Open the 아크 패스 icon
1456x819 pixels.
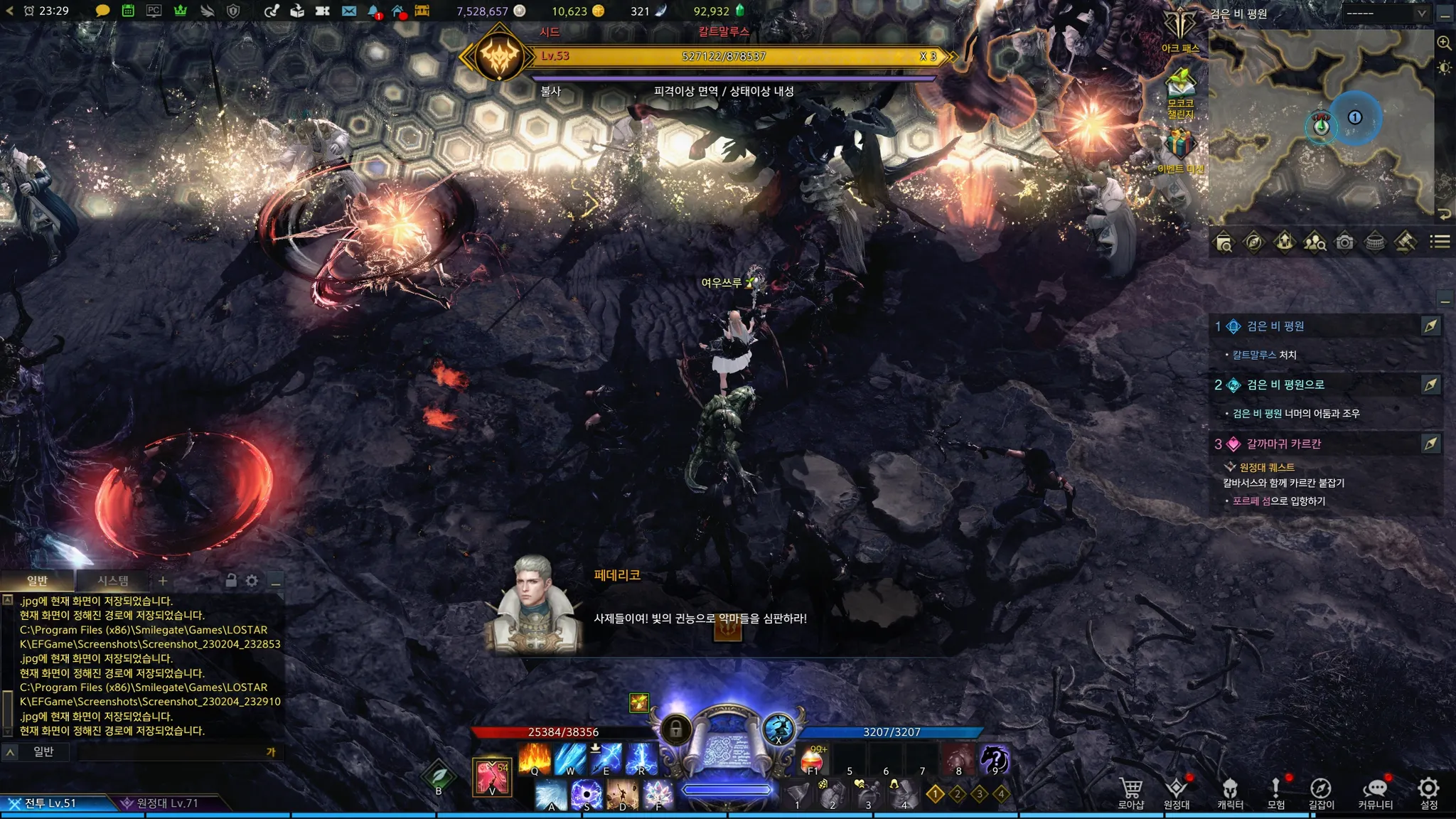pyautogui.click(x=1180, y=30)
